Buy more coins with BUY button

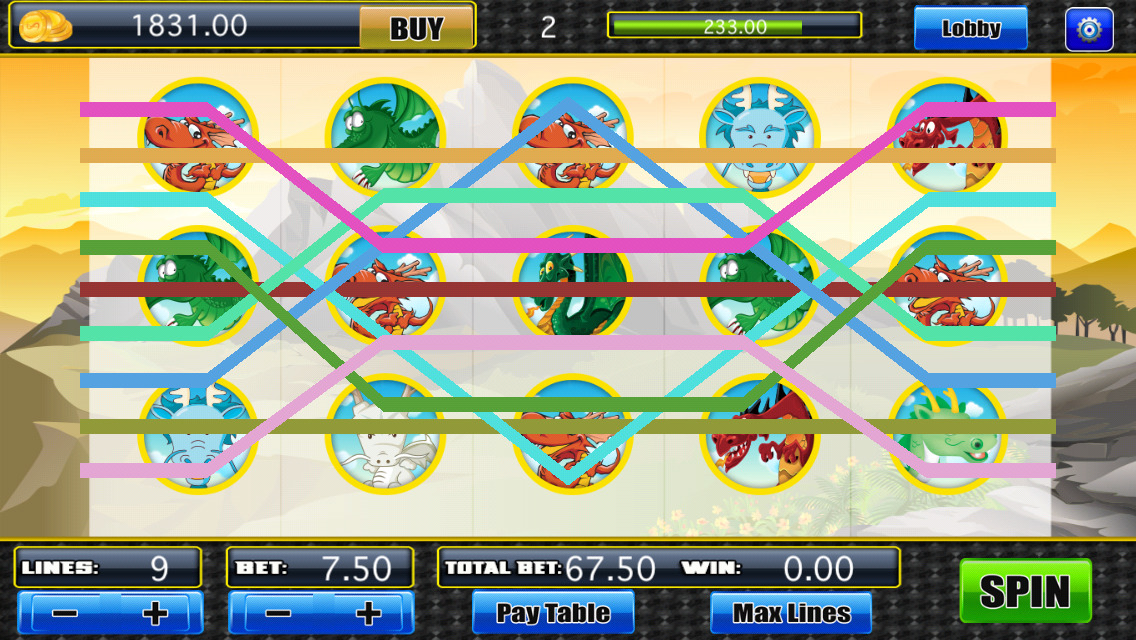[x=416, y=28]
